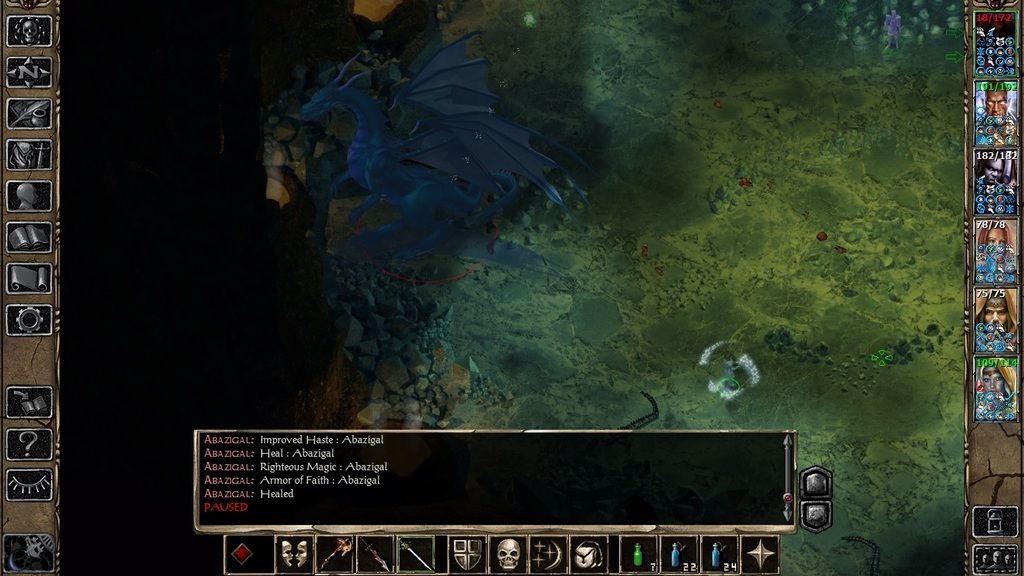
Task: Activate the guard shield action
Action: pyautogui.click(x=467, y=555)
